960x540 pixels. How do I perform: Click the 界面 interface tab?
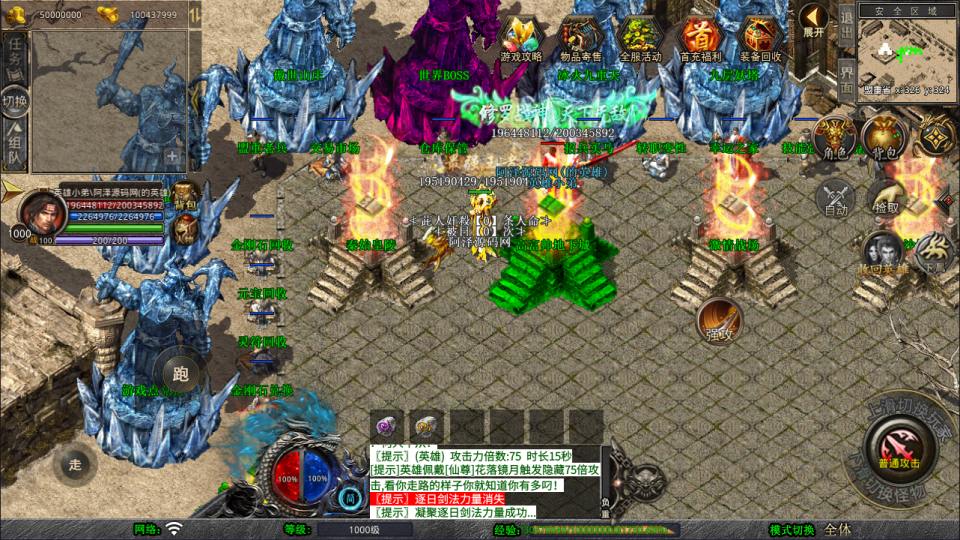[846, 77]
